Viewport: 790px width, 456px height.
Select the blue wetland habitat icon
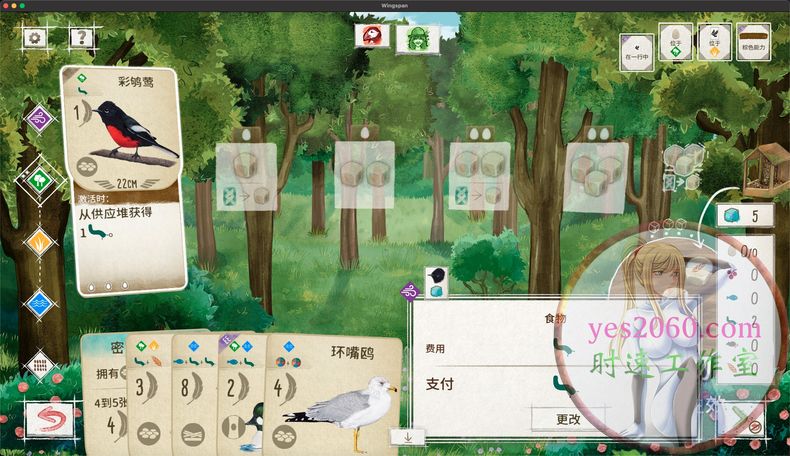point(40,301)
